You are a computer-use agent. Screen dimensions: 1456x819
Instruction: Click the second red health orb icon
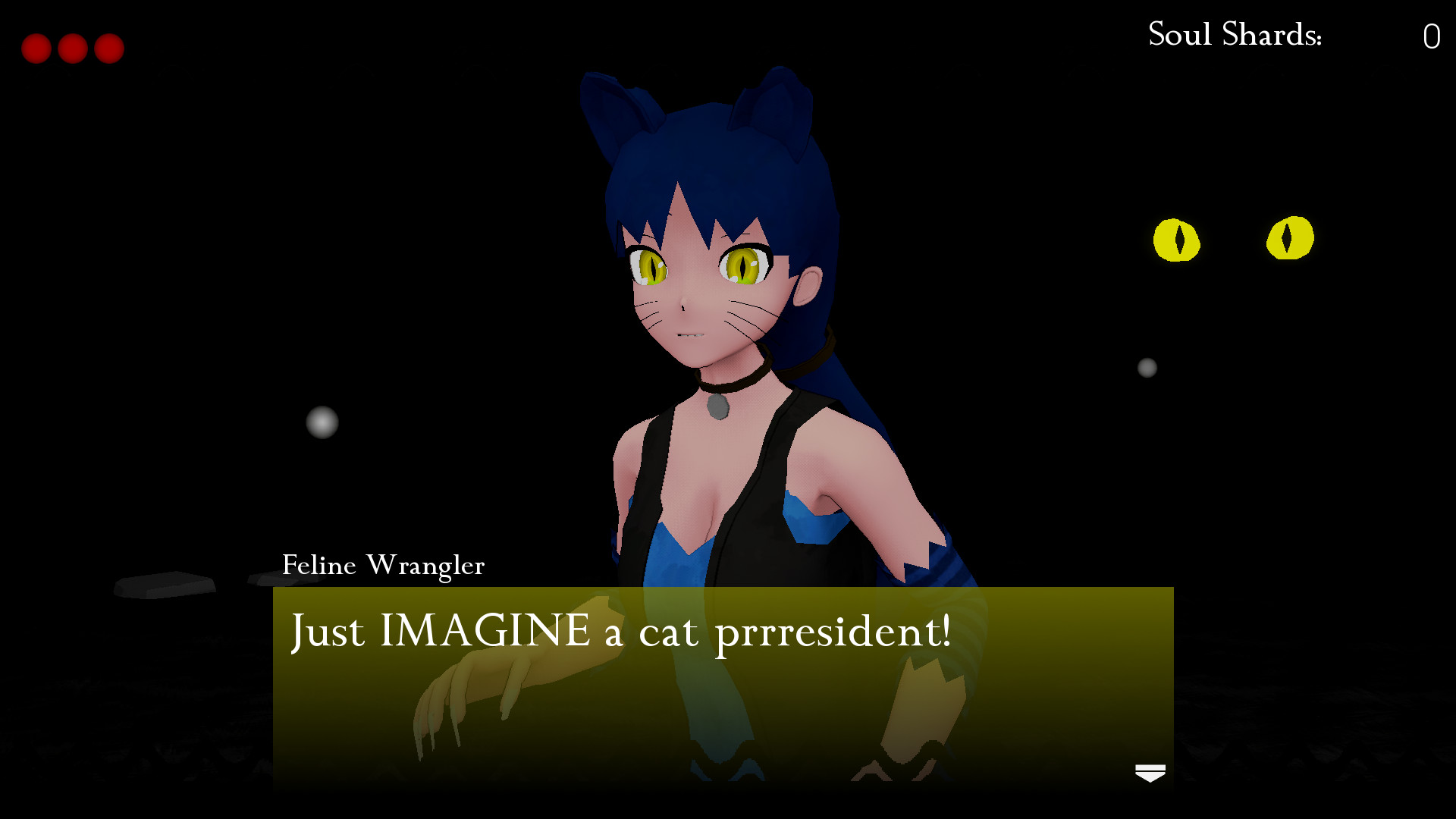point(74,48)
